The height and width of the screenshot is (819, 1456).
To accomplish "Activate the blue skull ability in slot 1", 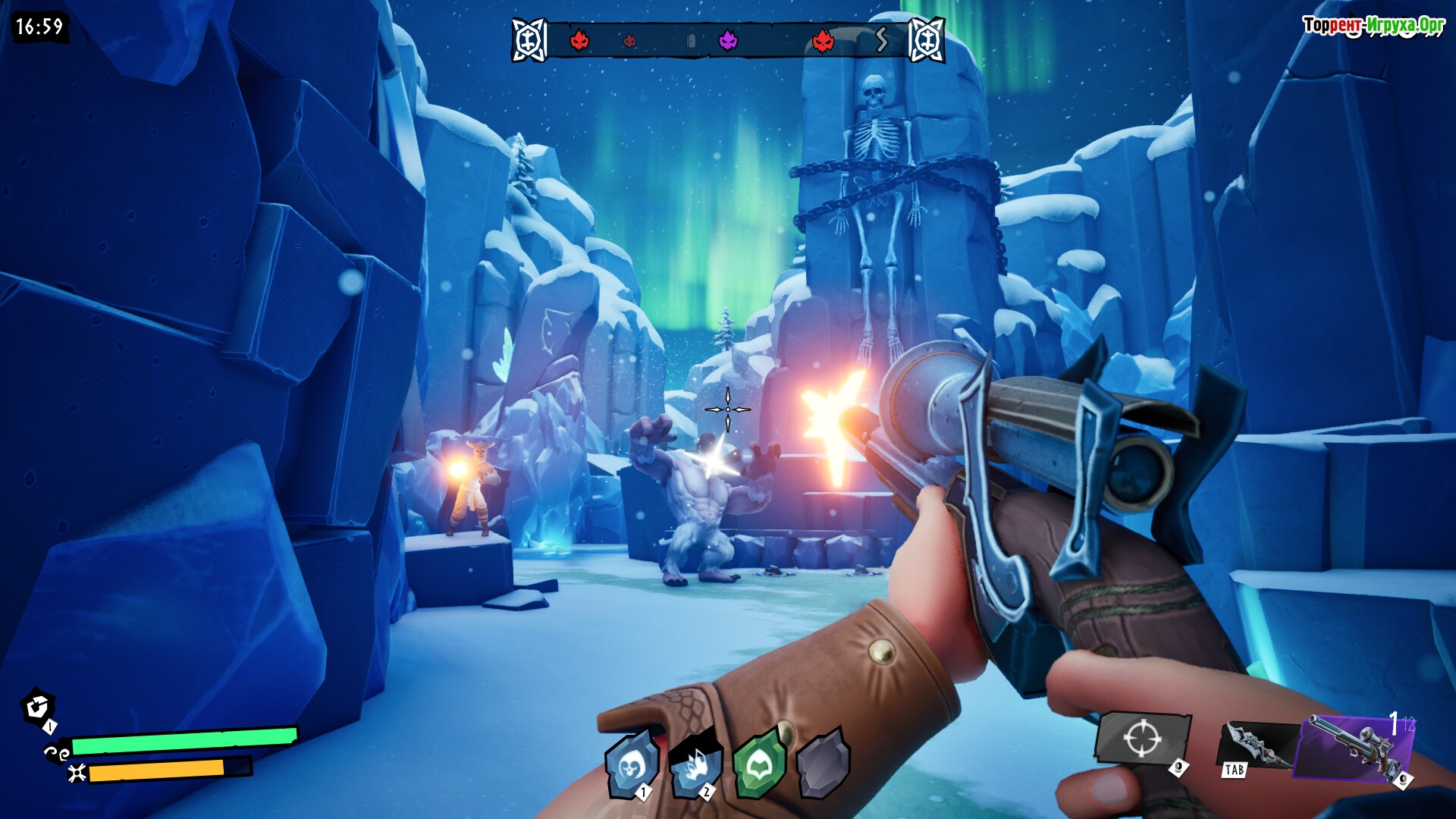I will click(630, 766).
